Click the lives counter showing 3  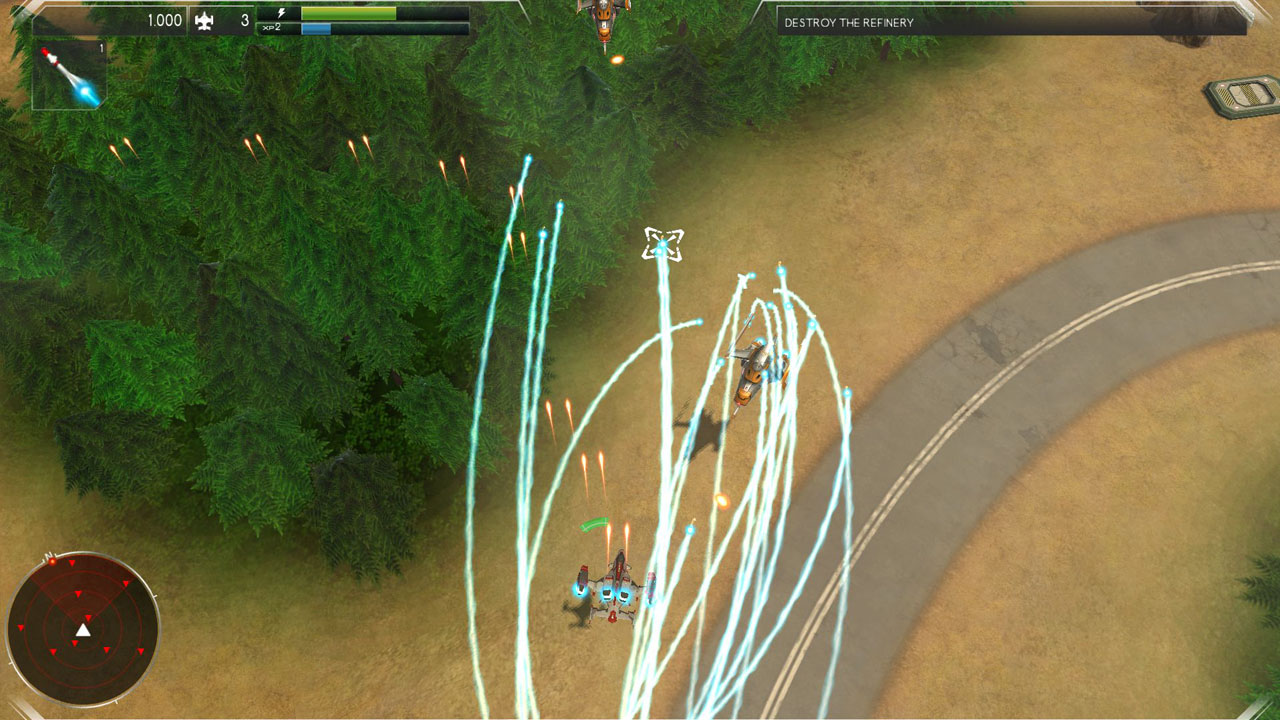245,21
